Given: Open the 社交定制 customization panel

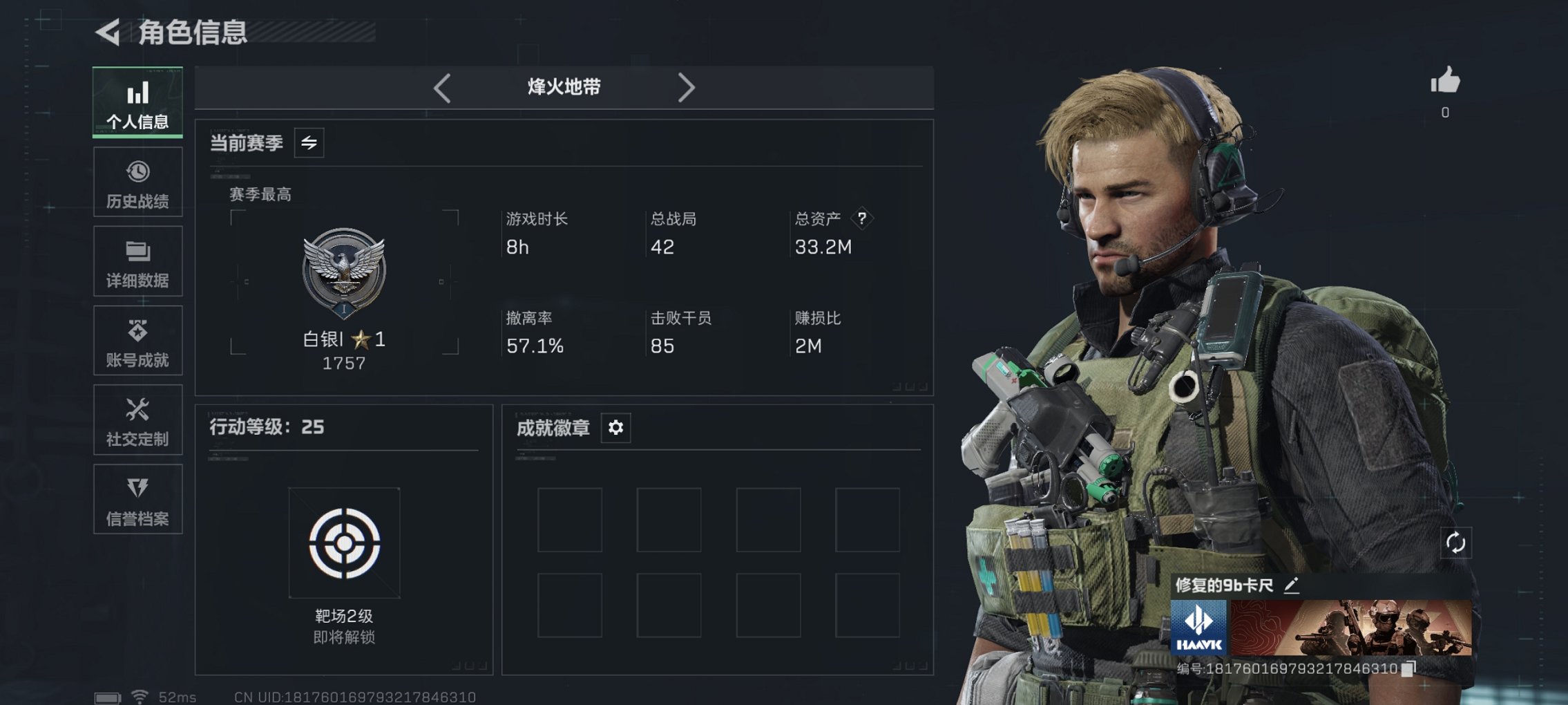Looking at the screenshot, I should point(137,420).
